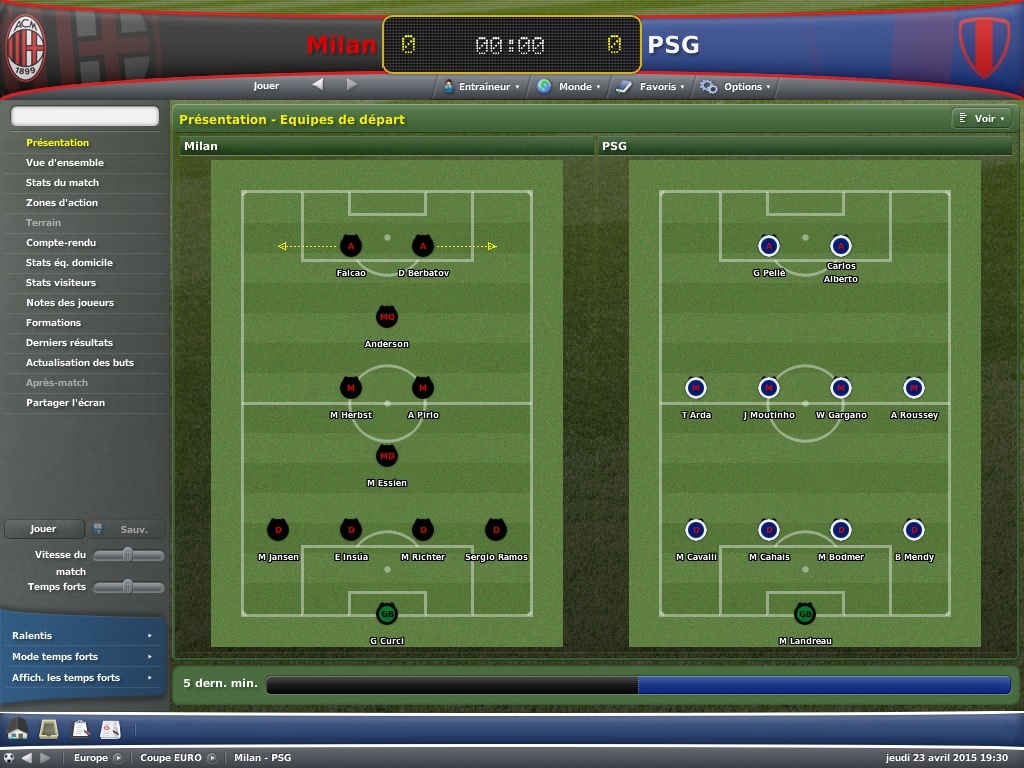
Task: Open the Monde menu
Action: click(x=569, y=87)
